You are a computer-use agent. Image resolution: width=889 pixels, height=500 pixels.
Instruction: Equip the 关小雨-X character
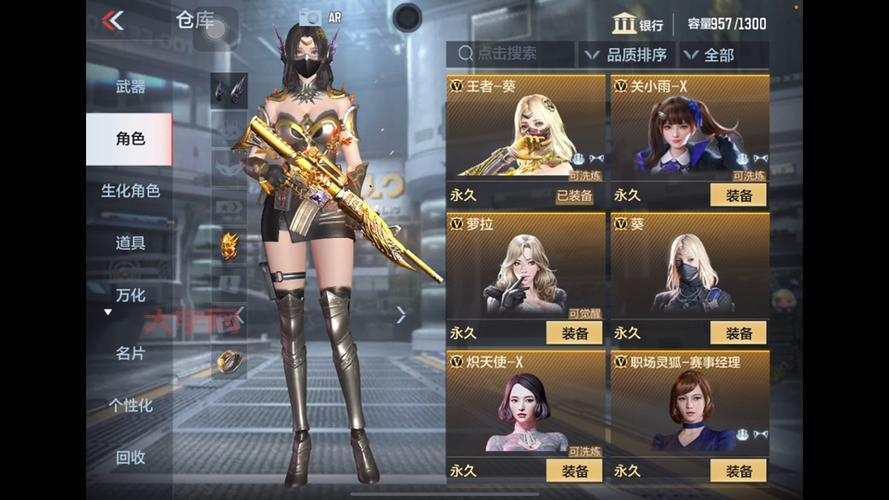tap(738, 195)
